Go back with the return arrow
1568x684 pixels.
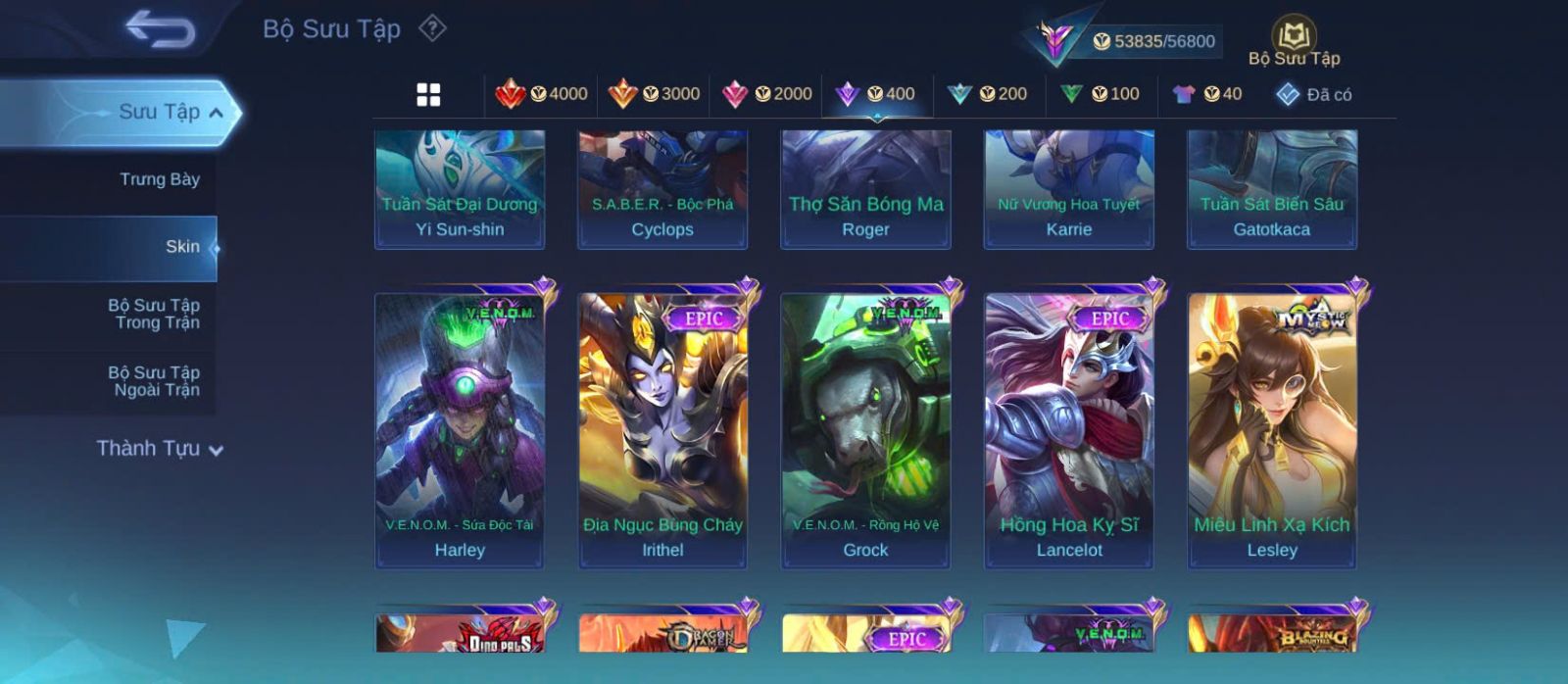tap(160, 29)
